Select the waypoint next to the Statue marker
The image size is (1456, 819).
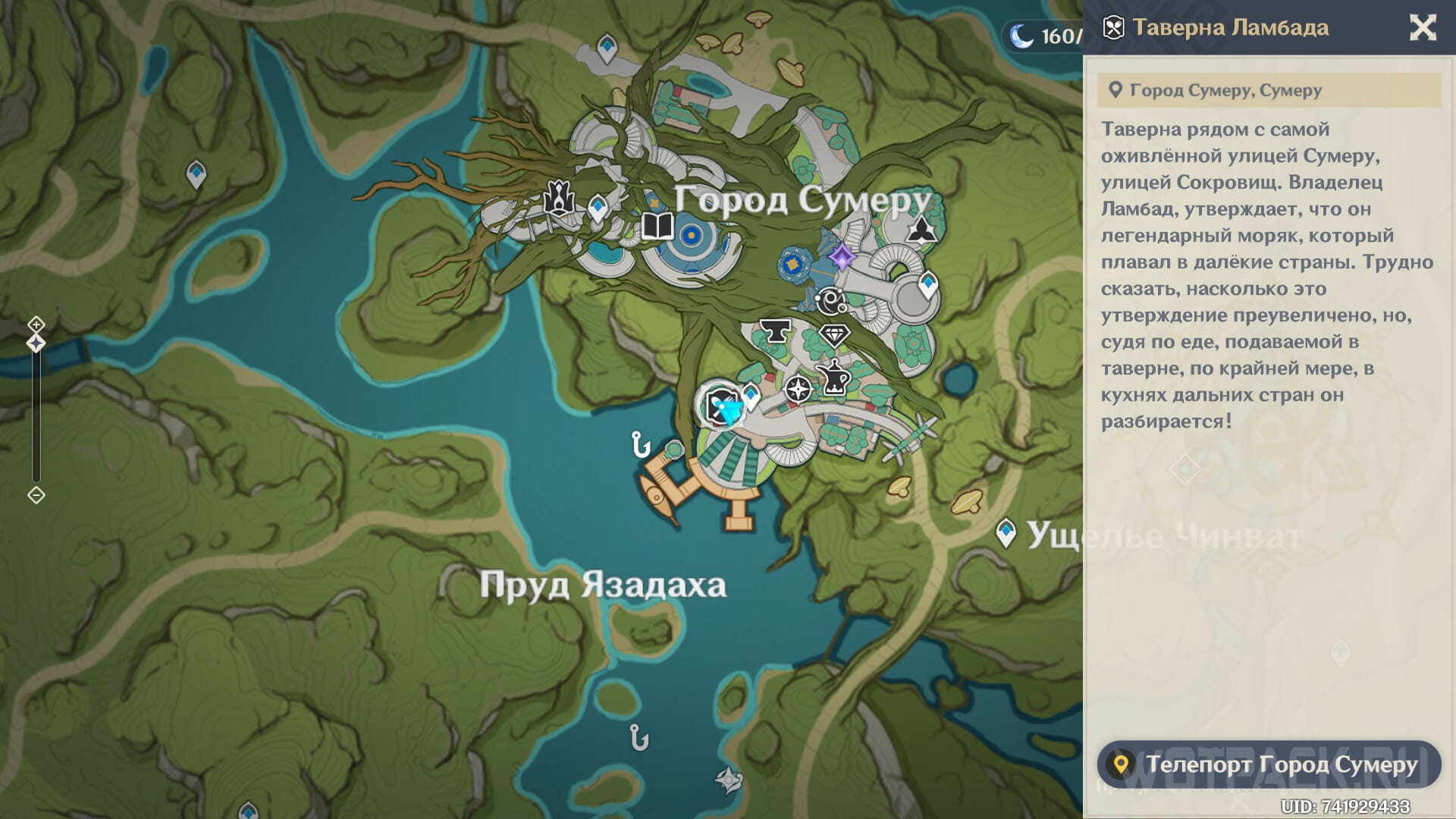pyautogui.click(x=598, y=207)
